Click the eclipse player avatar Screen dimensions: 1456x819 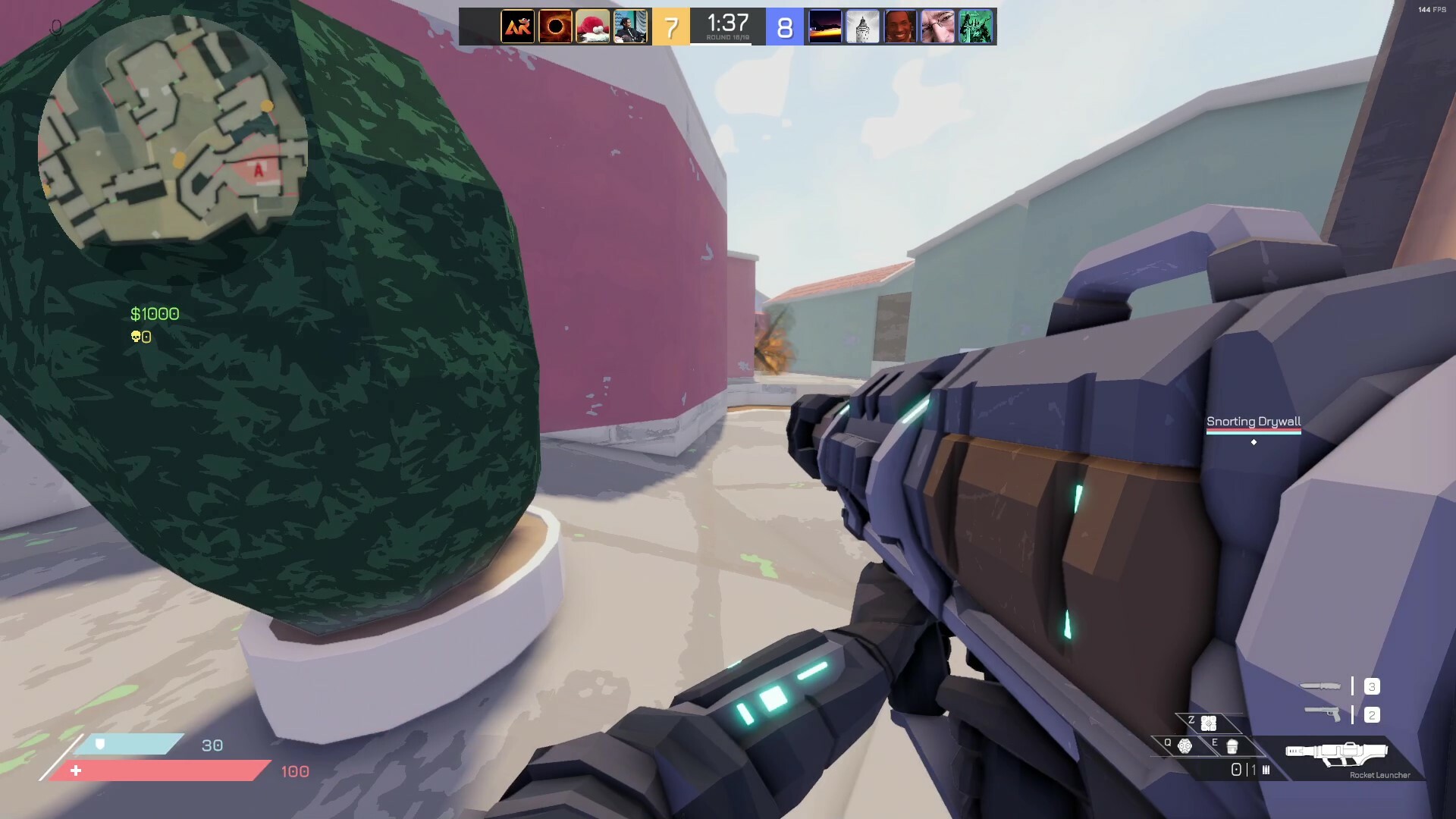tap(556, 27)
